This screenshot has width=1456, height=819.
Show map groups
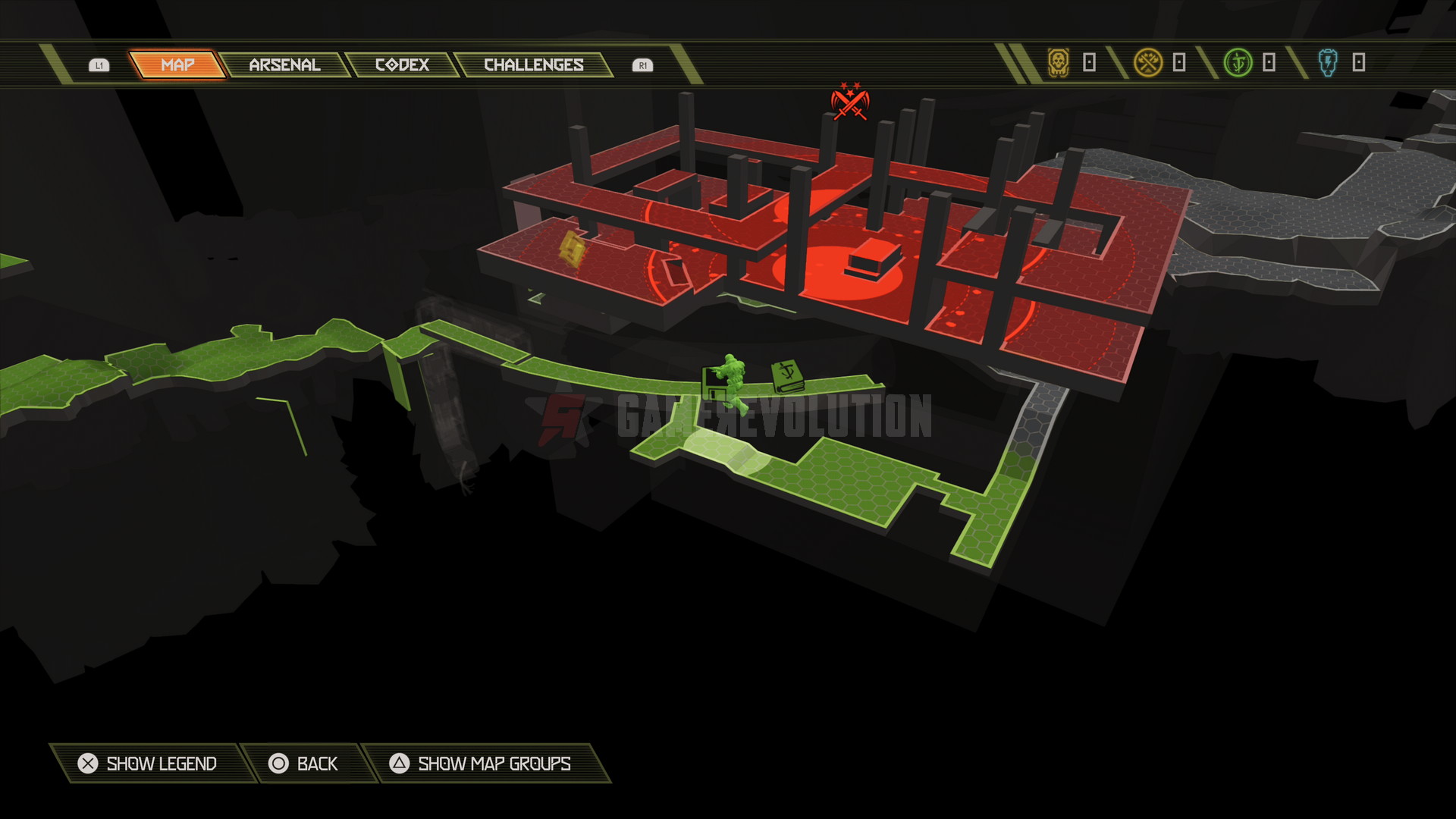[481, 764]
